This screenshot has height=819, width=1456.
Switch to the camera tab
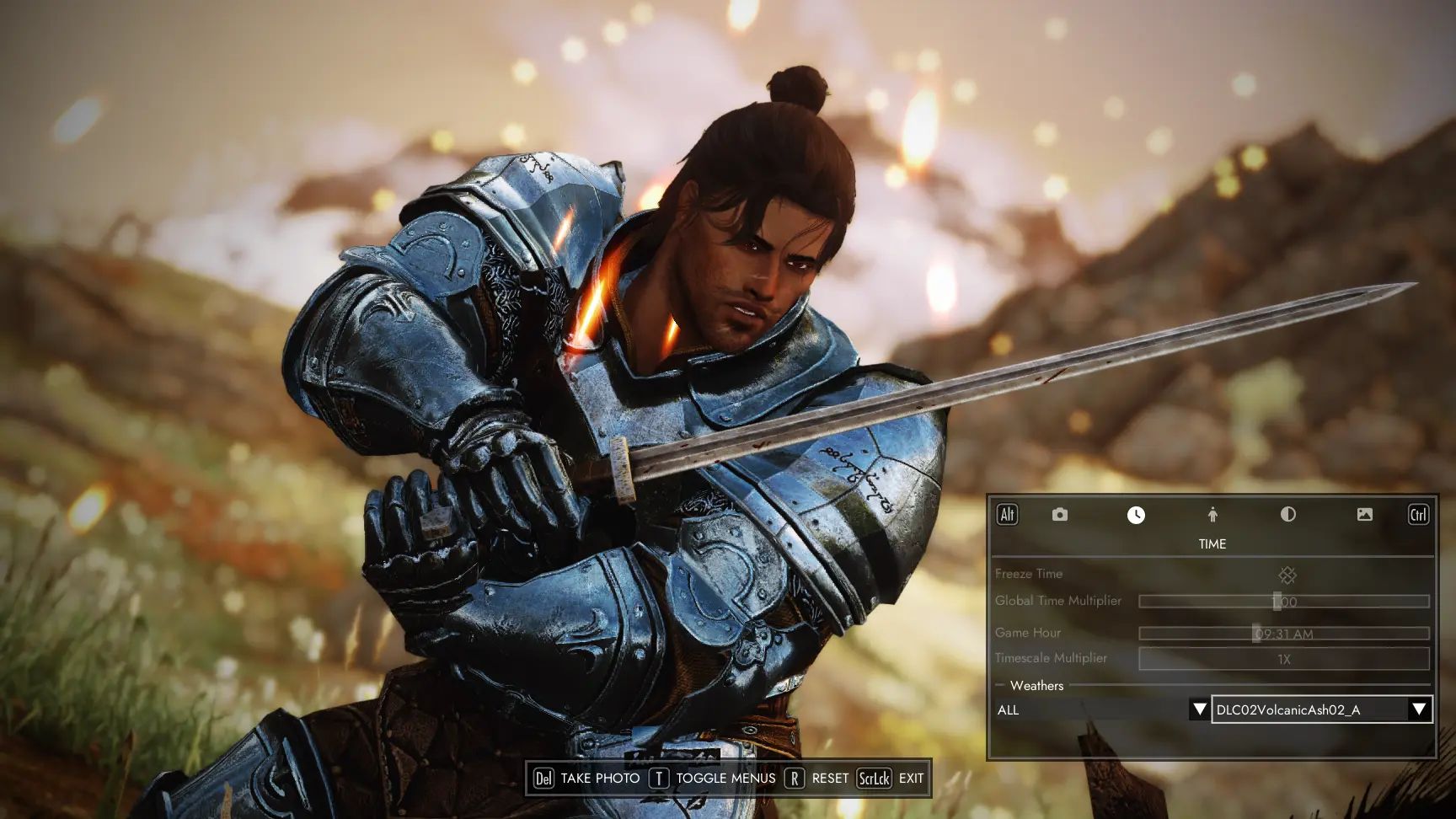1059,515
